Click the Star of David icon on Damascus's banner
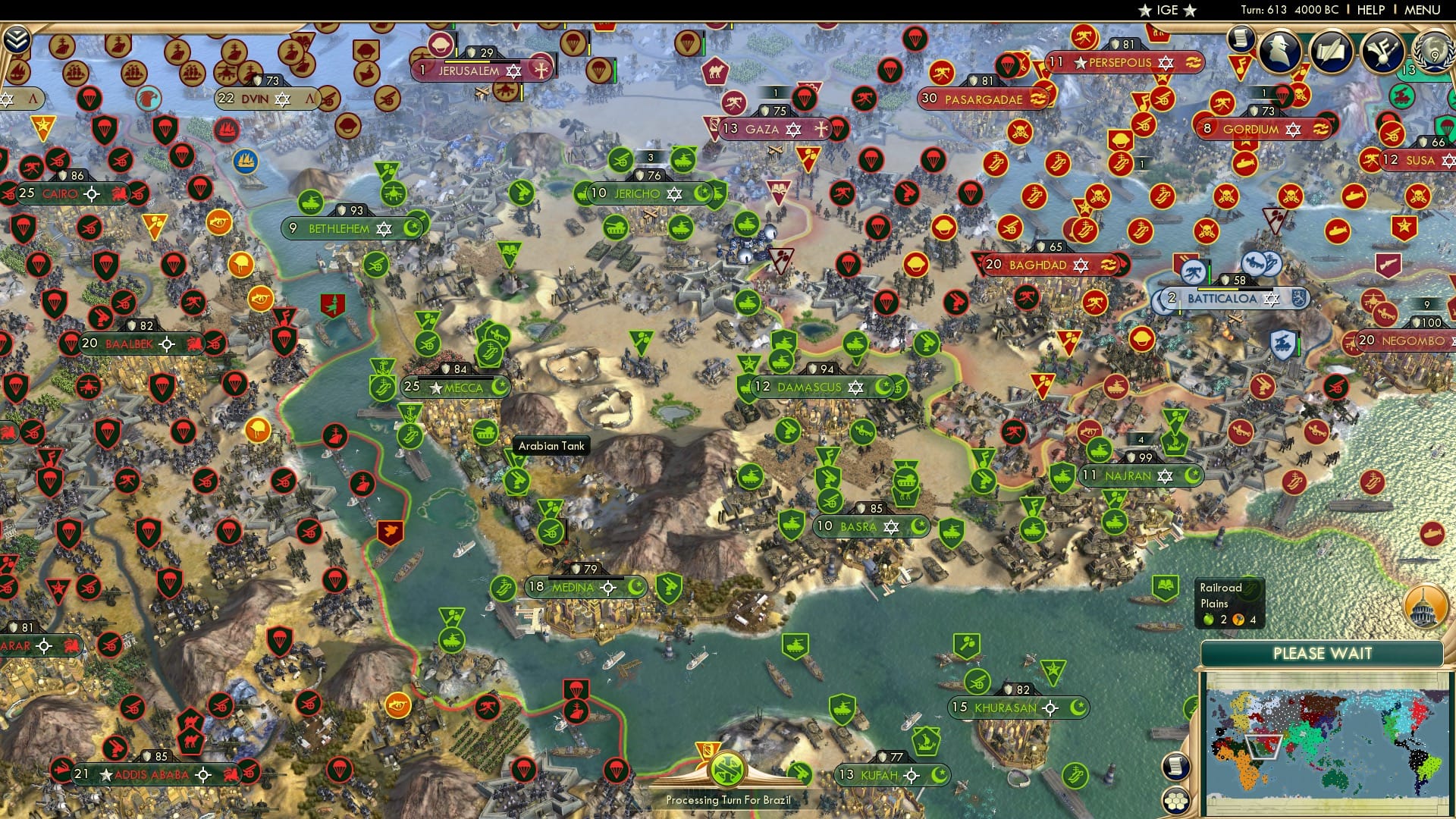The image size is (1456, 819). click(855, 385)
